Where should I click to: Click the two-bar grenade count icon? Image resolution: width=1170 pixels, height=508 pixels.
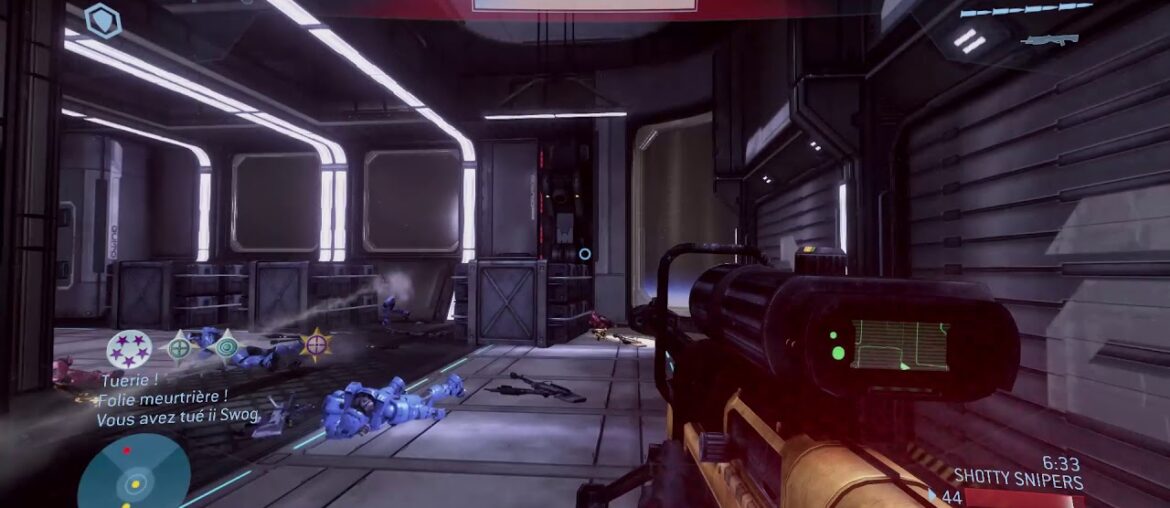coord(969,41)
